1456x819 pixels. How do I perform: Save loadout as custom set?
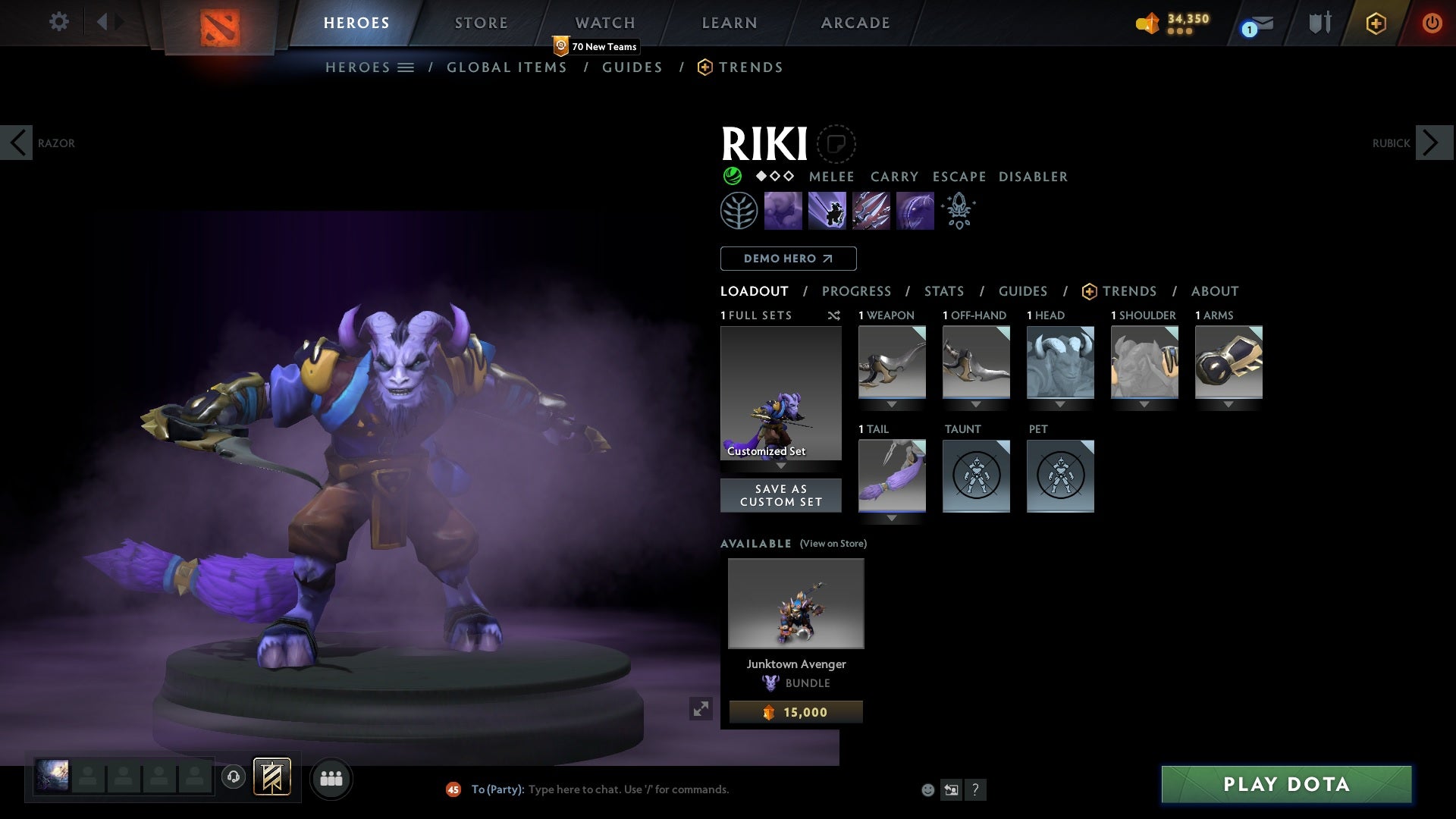780,495
